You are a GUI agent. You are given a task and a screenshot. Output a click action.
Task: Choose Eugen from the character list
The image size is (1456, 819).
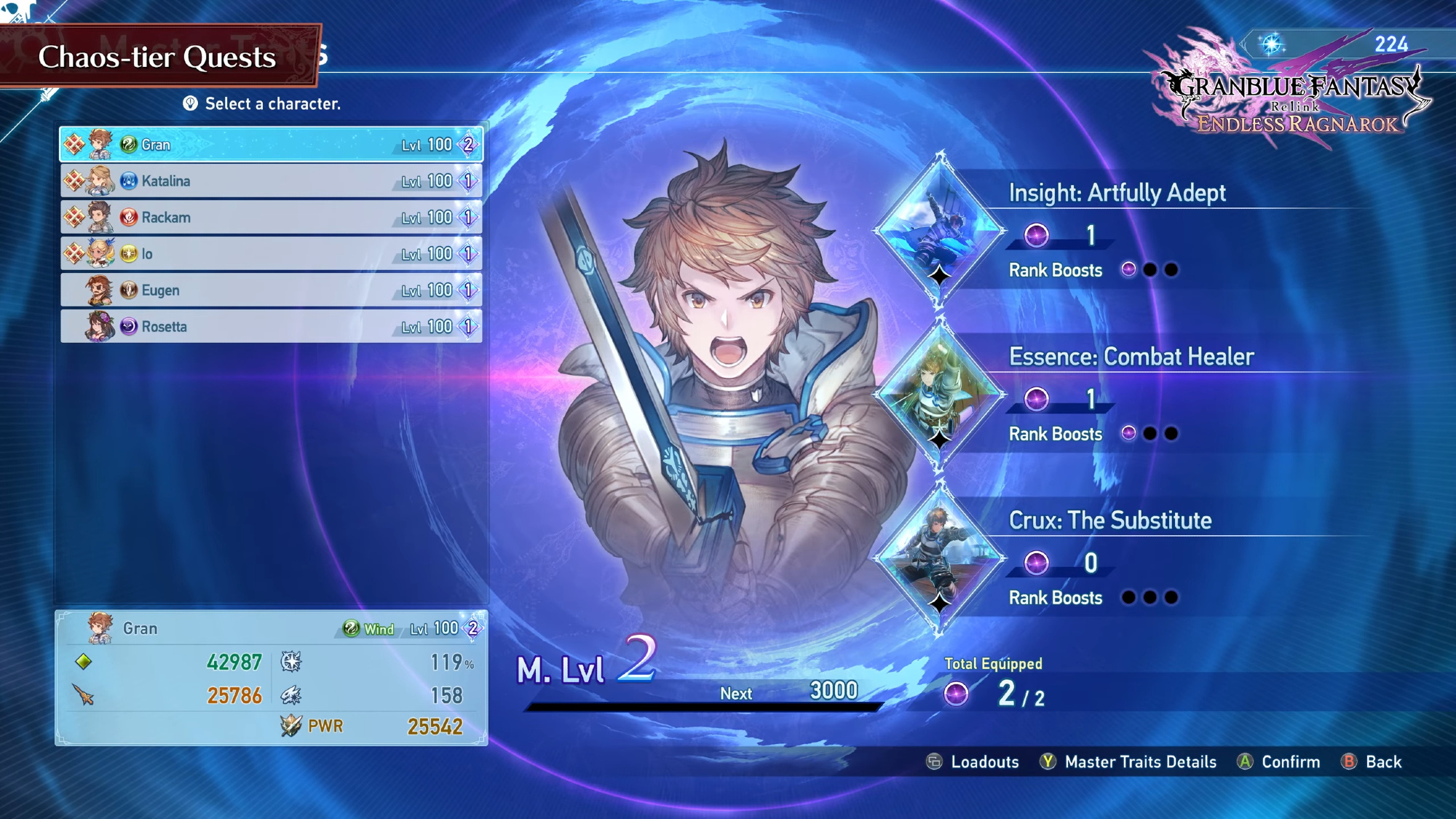pos(271,290)
